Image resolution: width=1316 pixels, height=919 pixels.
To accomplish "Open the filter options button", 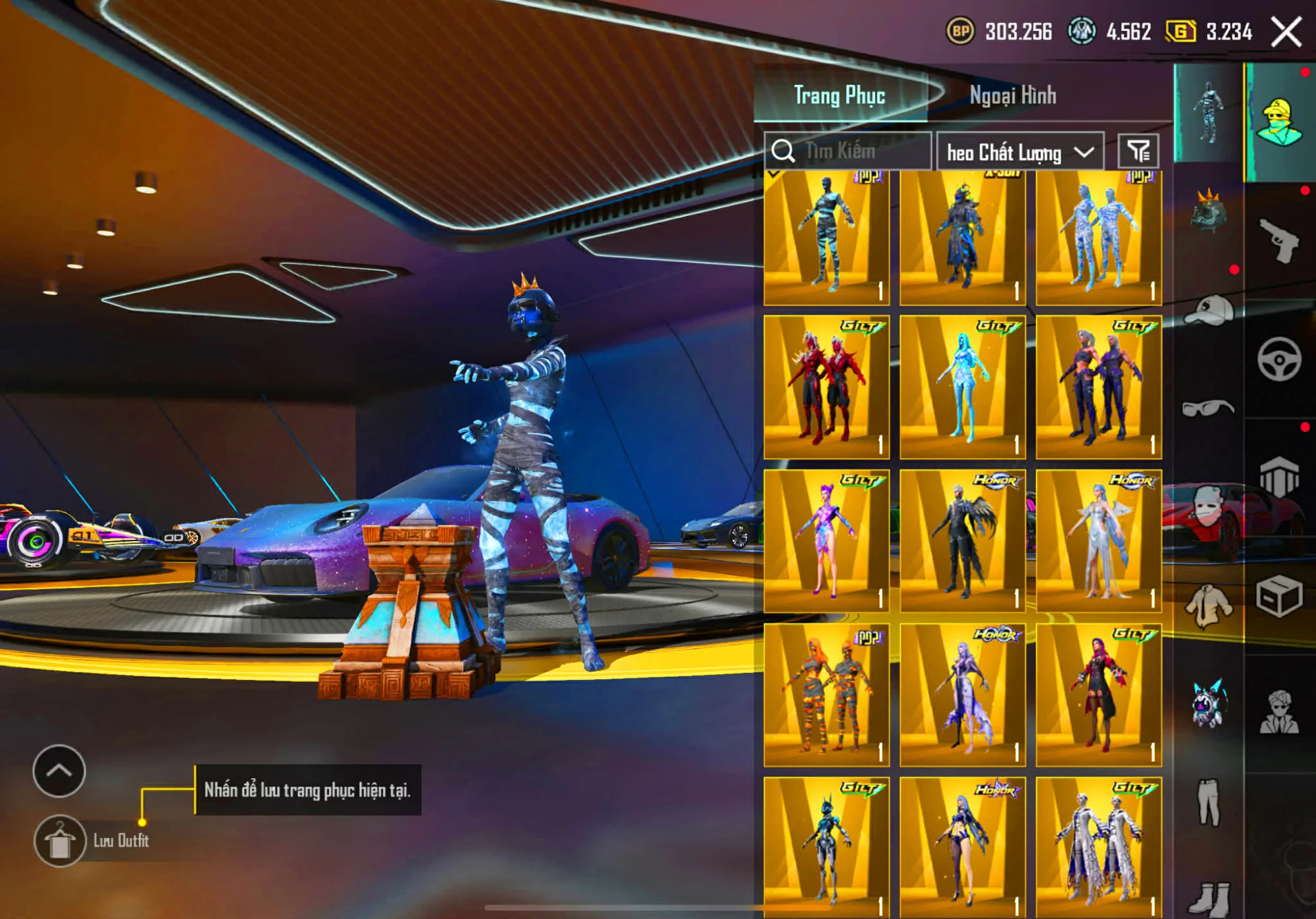I will pyautogui.click(x=1138, y=151).
